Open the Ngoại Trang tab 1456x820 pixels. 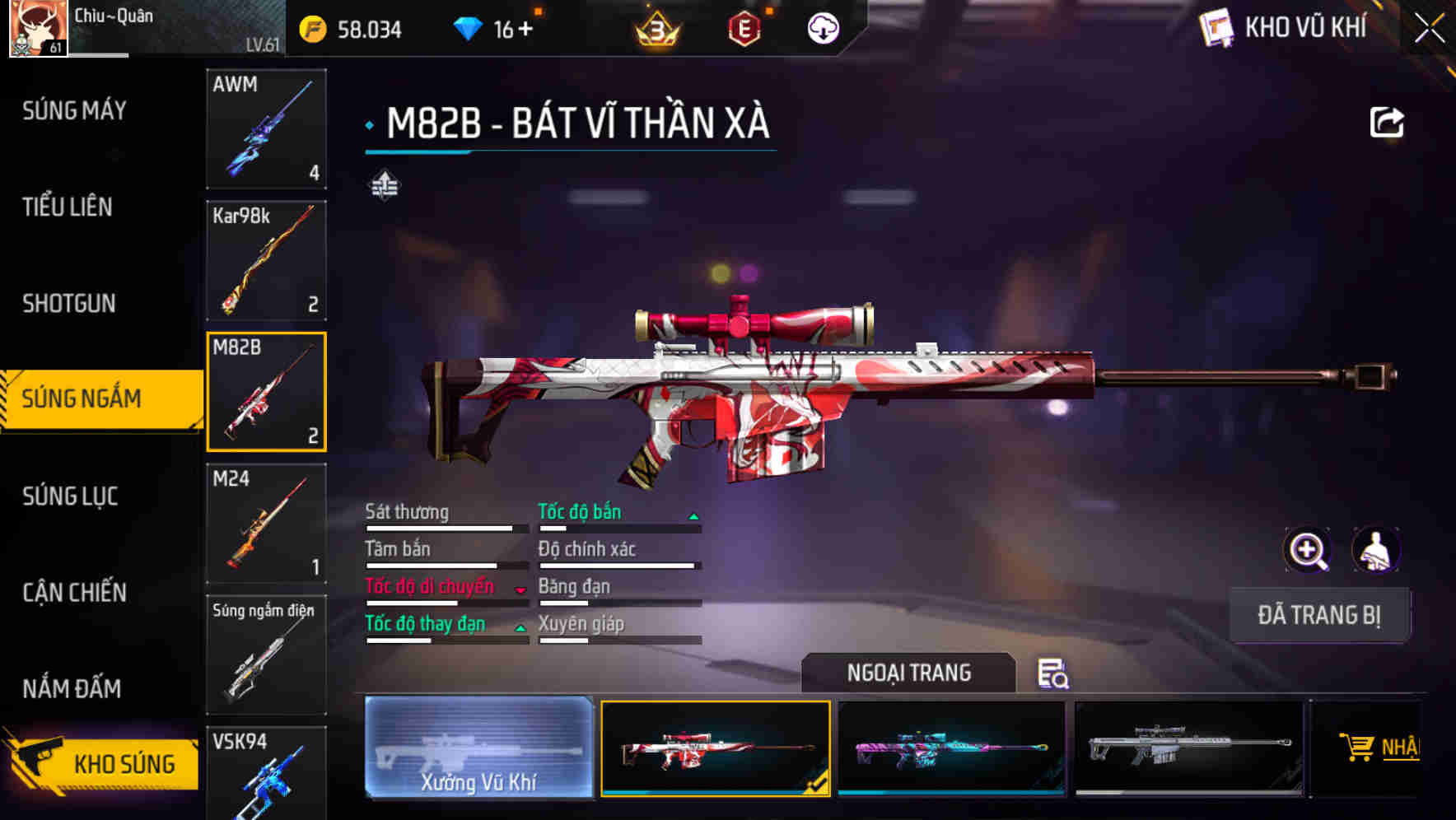(909, 672)
